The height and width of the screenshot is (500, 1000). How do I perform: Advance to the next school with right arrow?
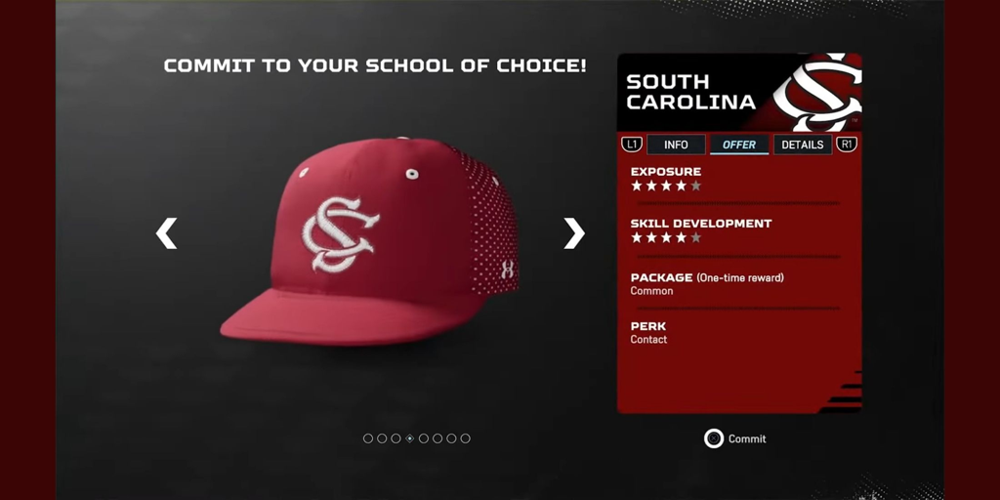tap(573, 233)
